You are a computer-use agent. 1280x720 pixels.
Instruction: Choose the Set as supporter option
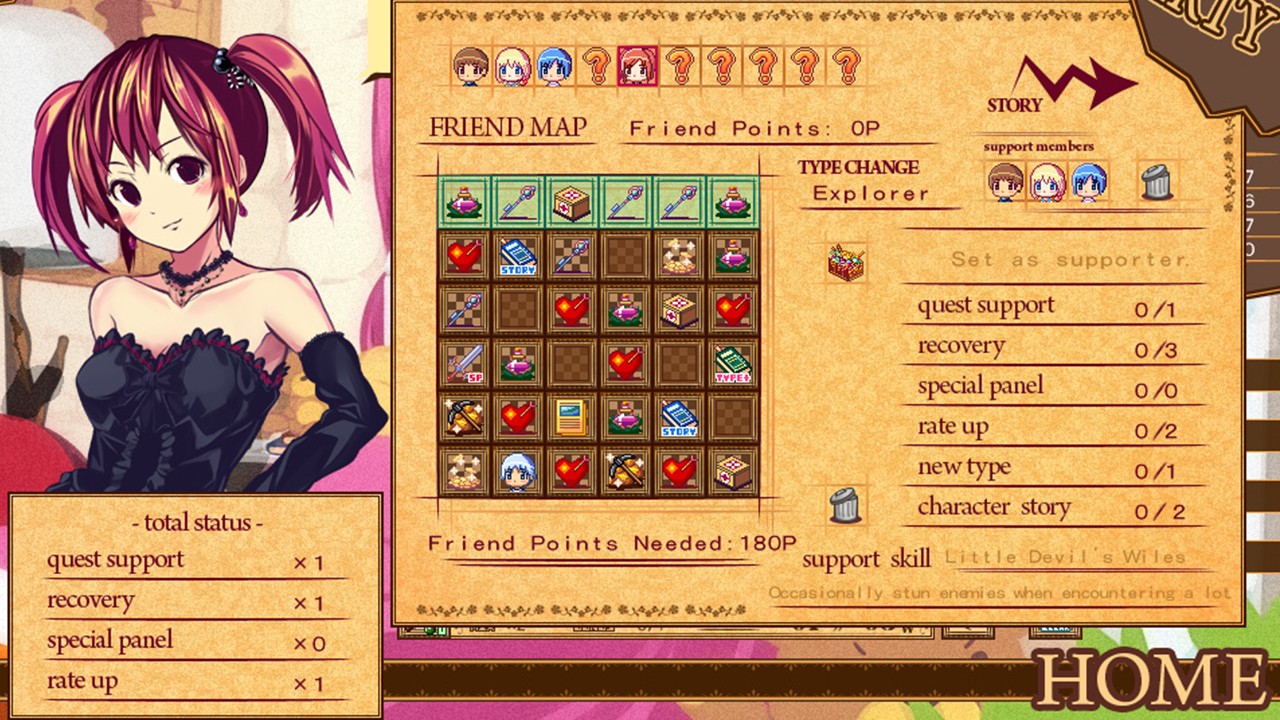click(1070, 259)
